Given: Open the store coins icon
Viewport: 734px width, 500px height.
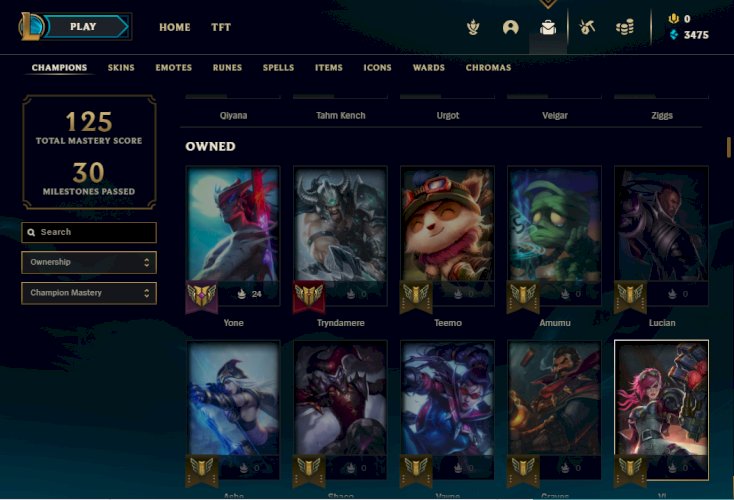Looking at the screenshot, I should (x=625, y=27).
